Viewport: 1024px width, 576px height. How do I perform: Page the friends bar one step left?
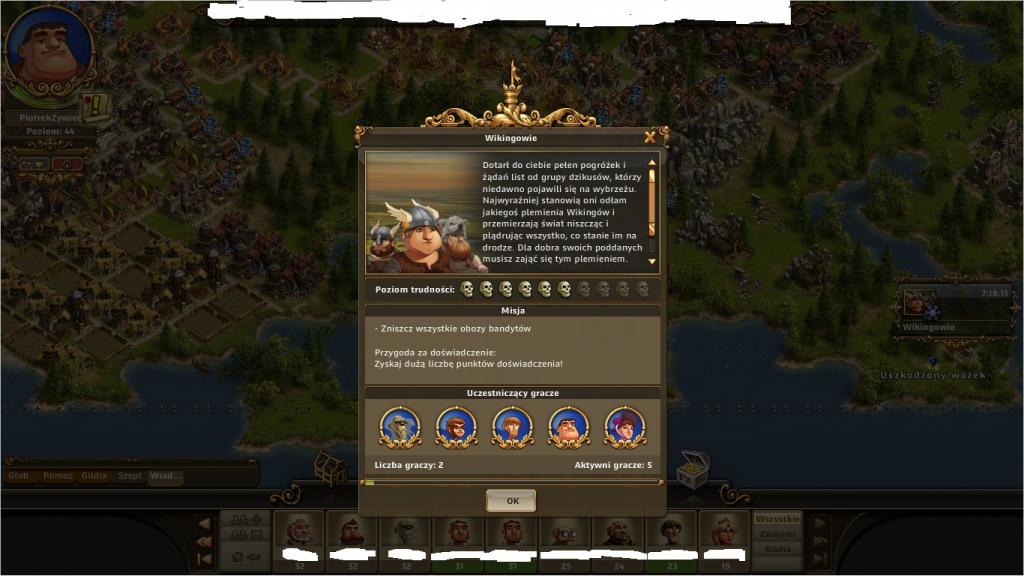(x=204, y=523)
